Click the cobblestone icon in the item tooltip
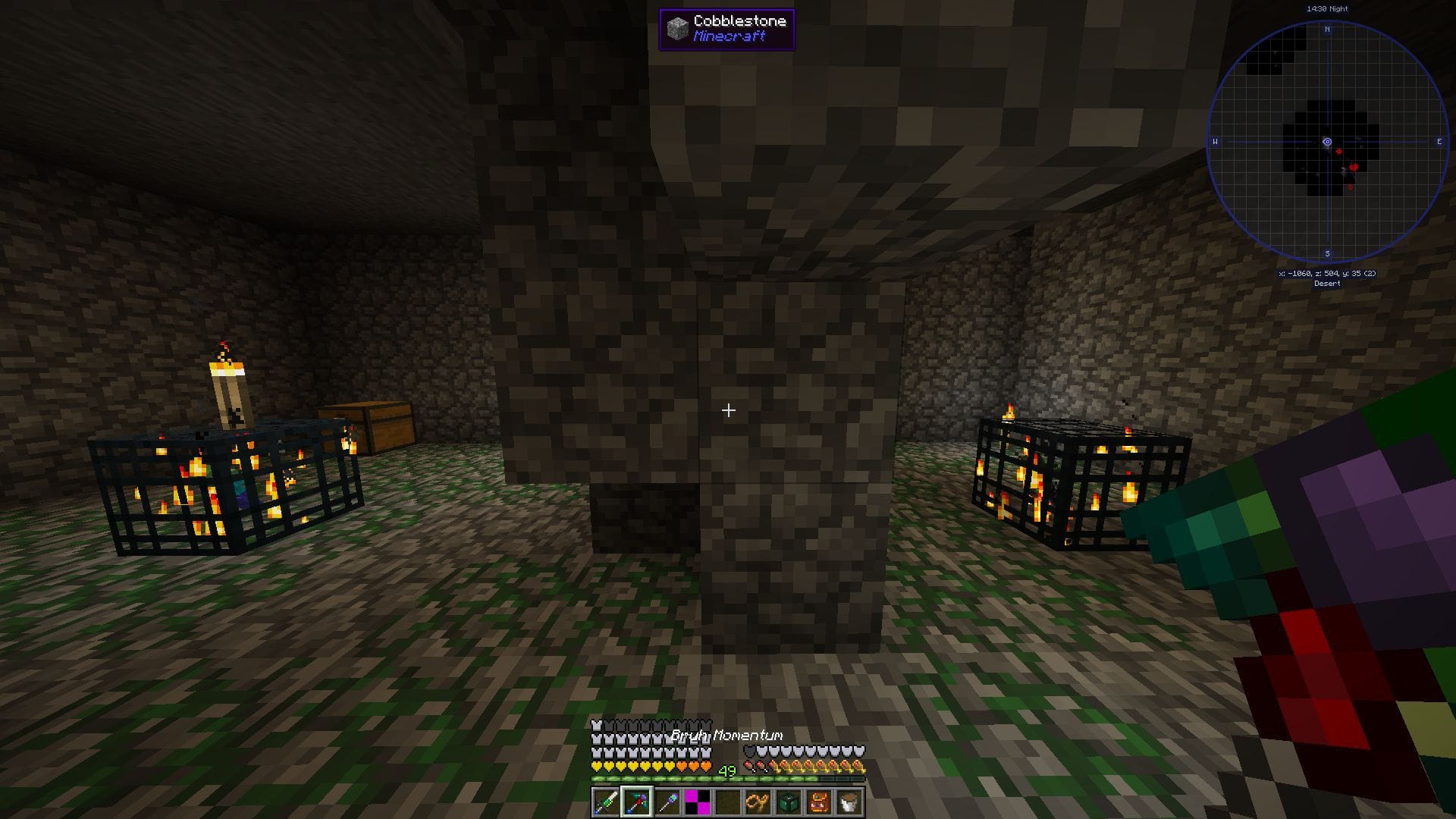 (x=676, y=29)
